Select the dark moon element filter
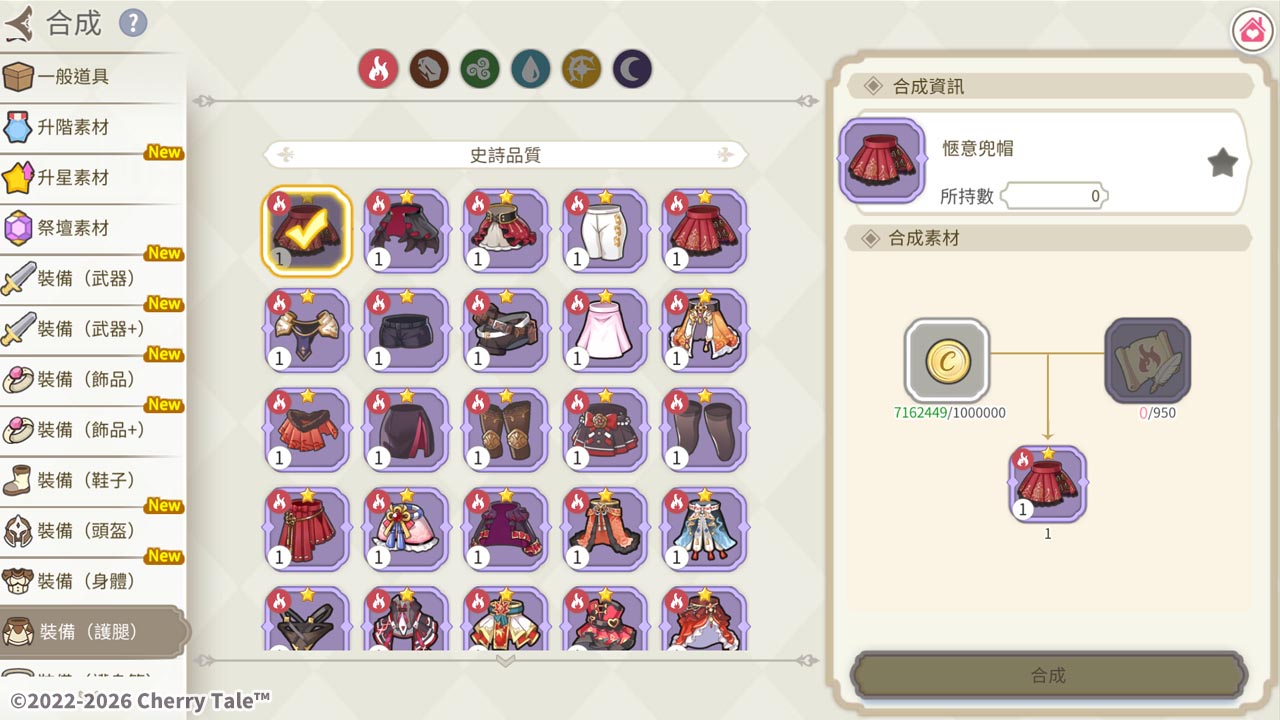 (631, 70)
